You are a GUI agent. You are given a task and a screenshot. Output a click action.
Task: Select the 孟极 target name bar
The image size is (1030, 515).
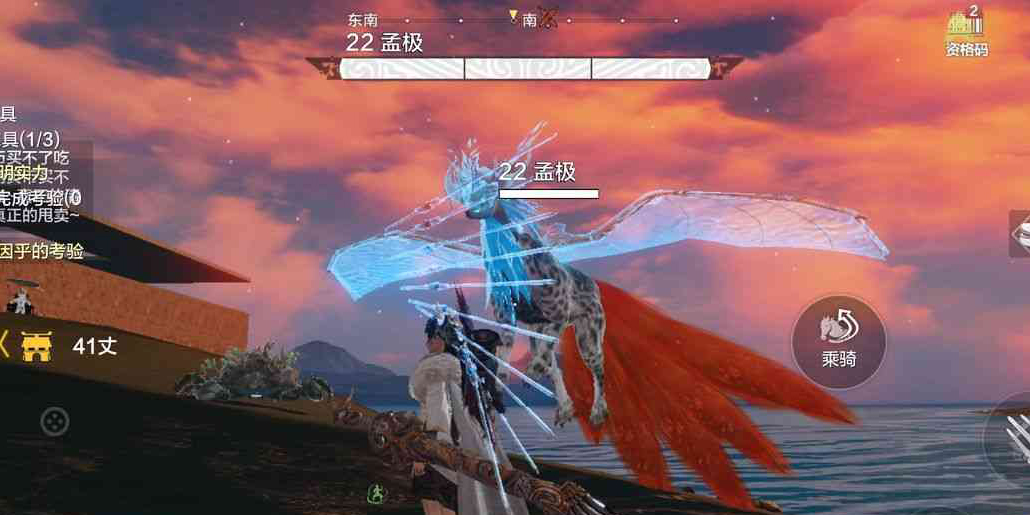pyautogui.click(x=524, y=66)
